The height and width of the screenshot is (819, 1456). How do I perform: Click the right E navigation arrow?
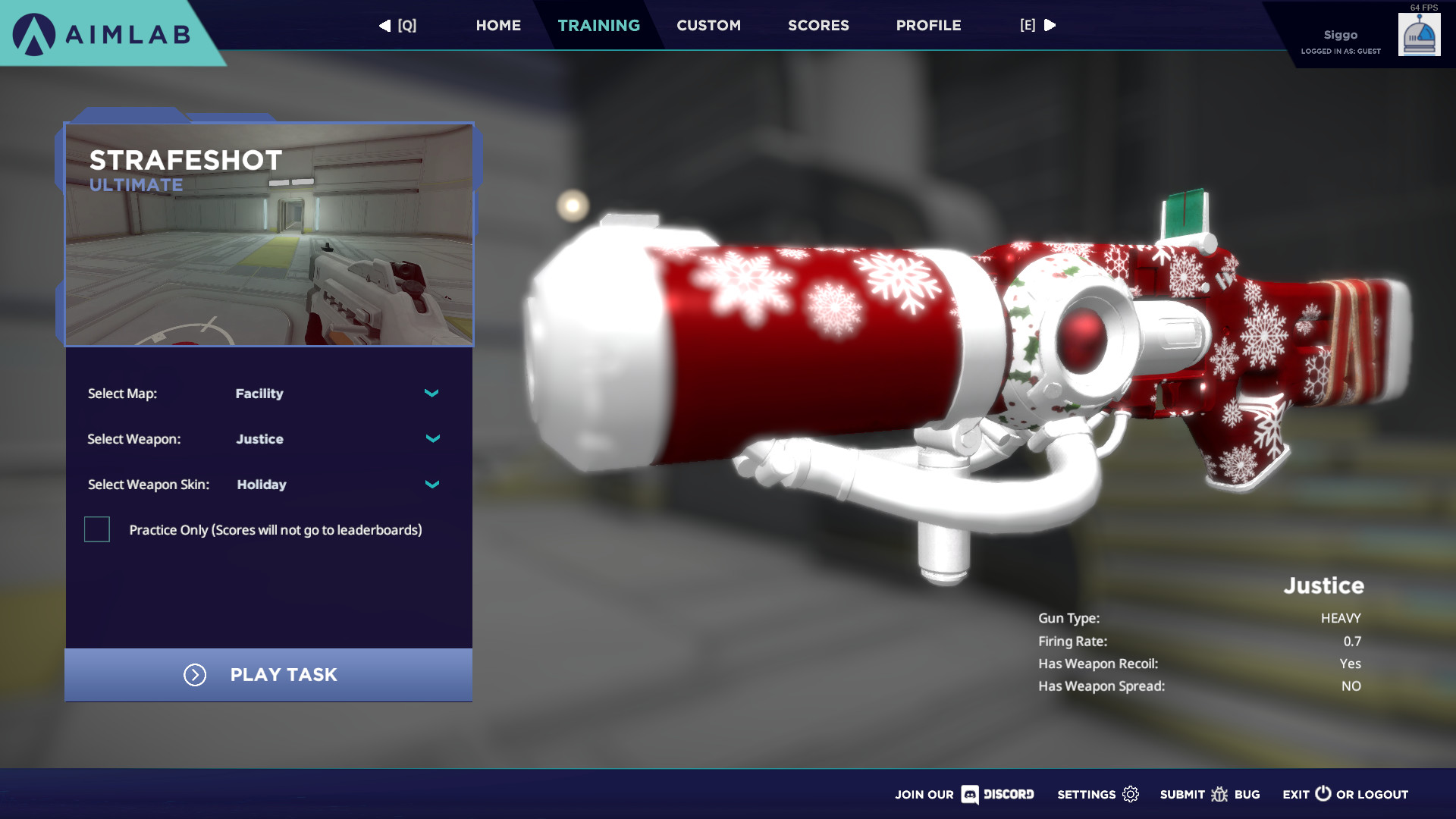point(1050,25)
